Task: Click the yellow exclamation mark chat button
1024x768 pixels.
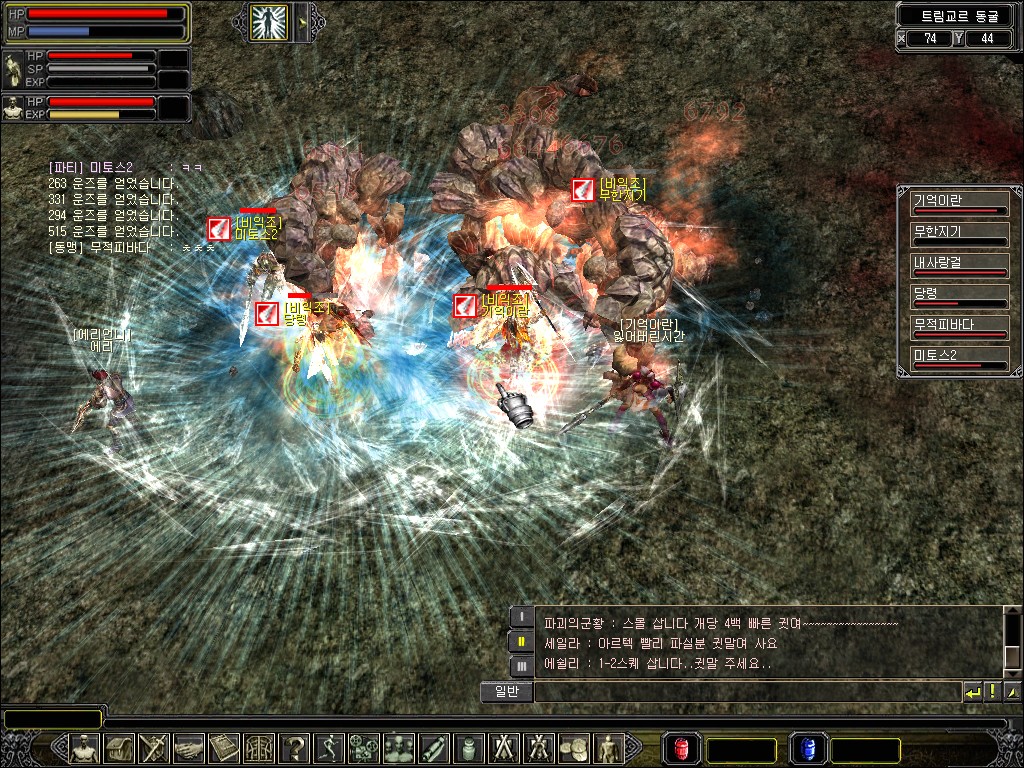Action: point(992,691)
